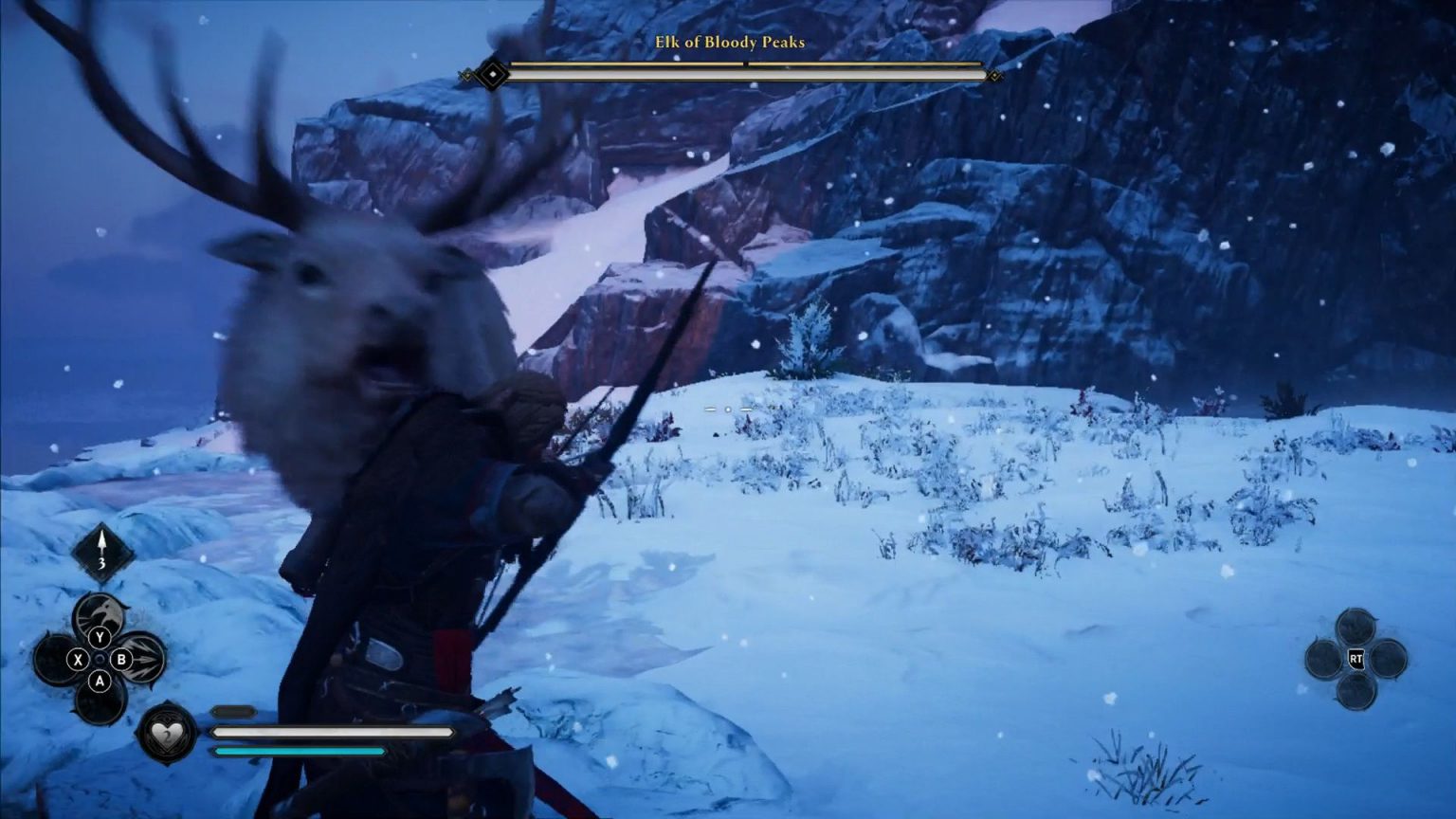Toggle the X button prompt

78,659
